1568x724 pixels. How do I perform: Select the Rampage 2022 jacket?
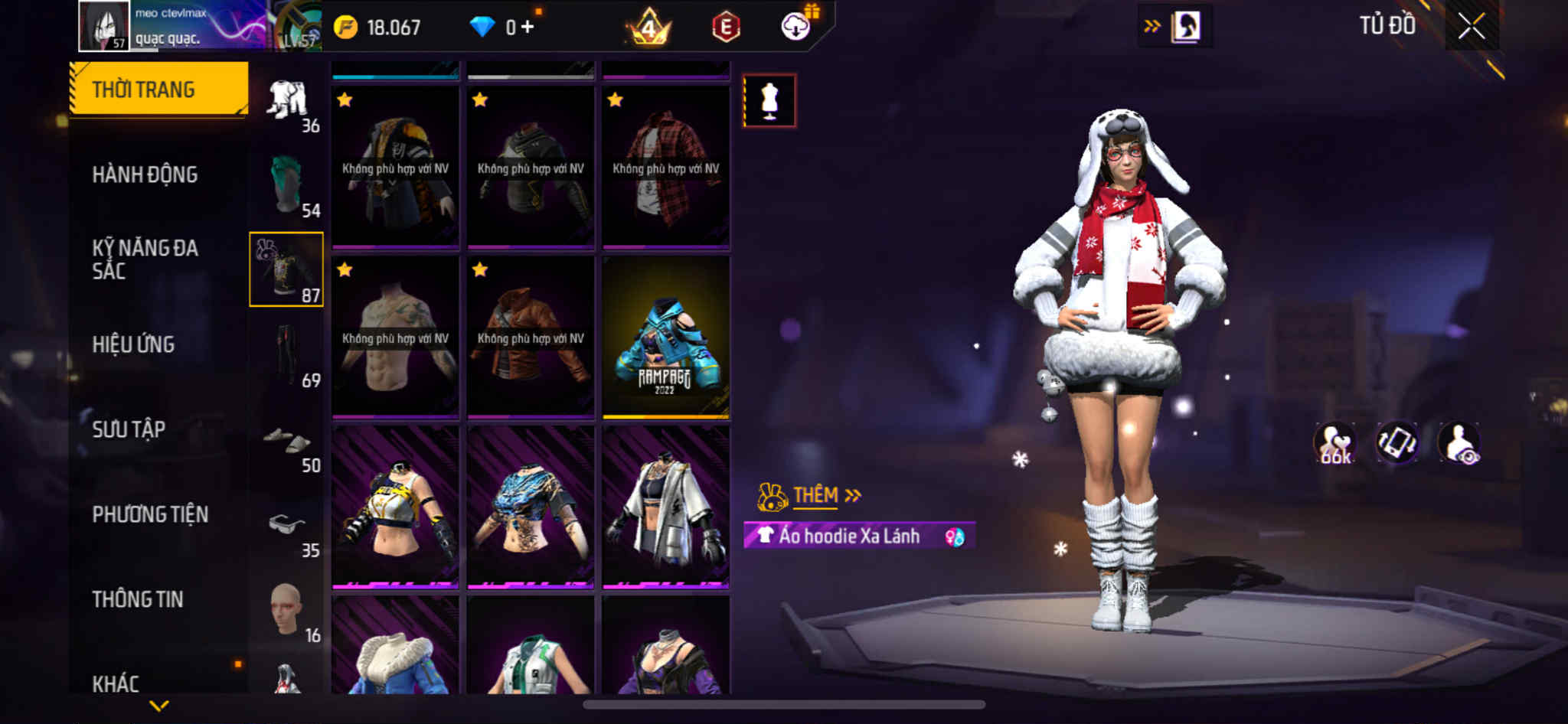point(665,338)
